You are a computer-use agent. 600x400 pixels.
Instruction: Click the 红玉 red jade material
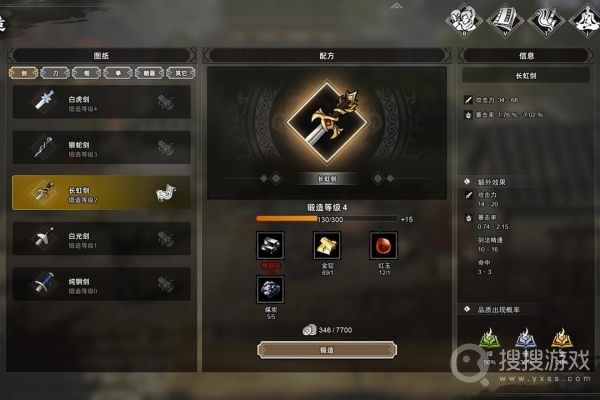pos(383,245)
